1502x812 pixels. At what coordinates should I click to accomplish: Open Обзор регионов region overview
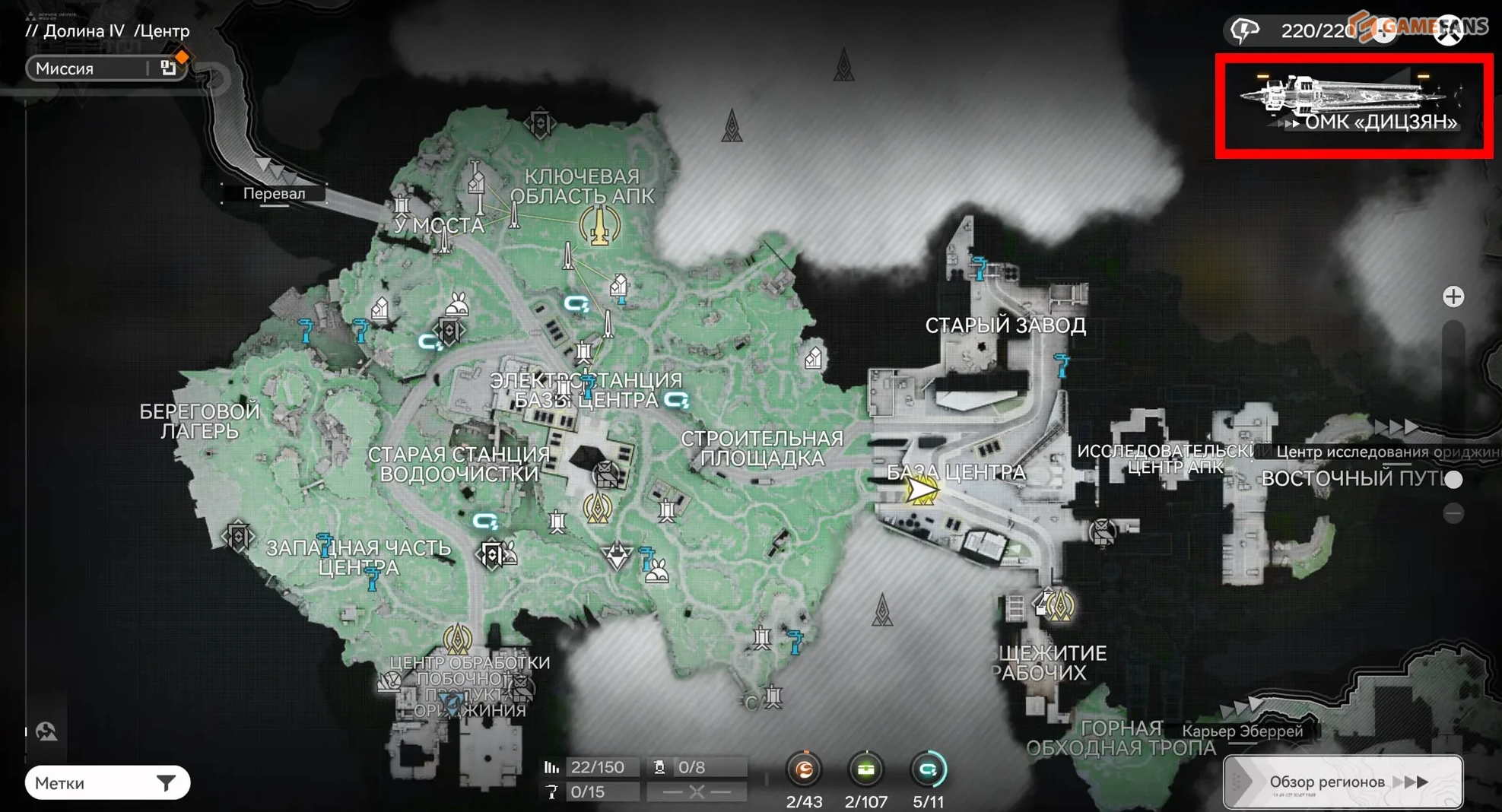point(1342,782)
